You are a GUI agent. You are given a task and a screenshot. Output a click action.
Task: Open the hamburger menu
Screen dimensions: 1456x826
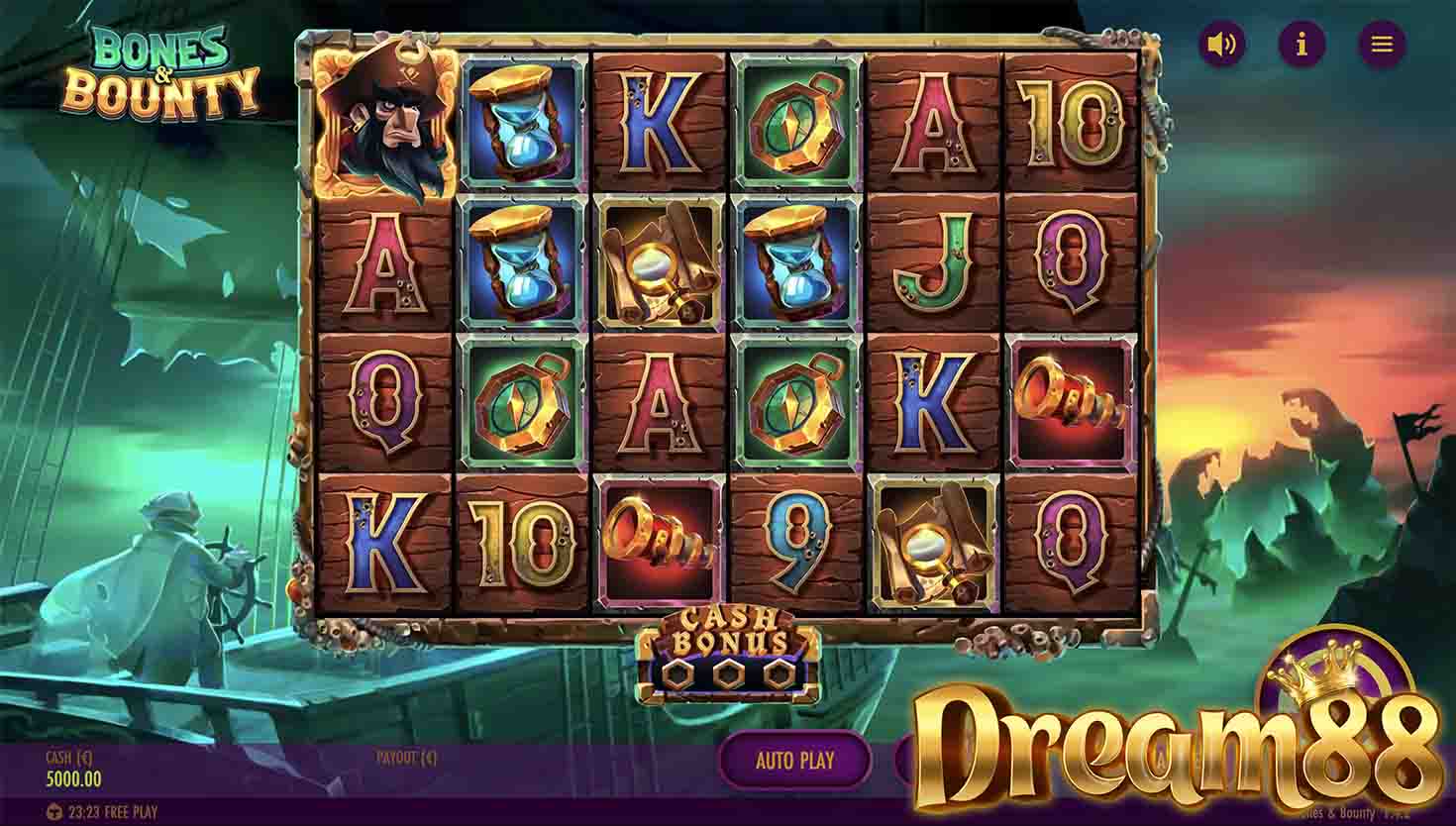pyautogui.click(x=1382, y=45)
